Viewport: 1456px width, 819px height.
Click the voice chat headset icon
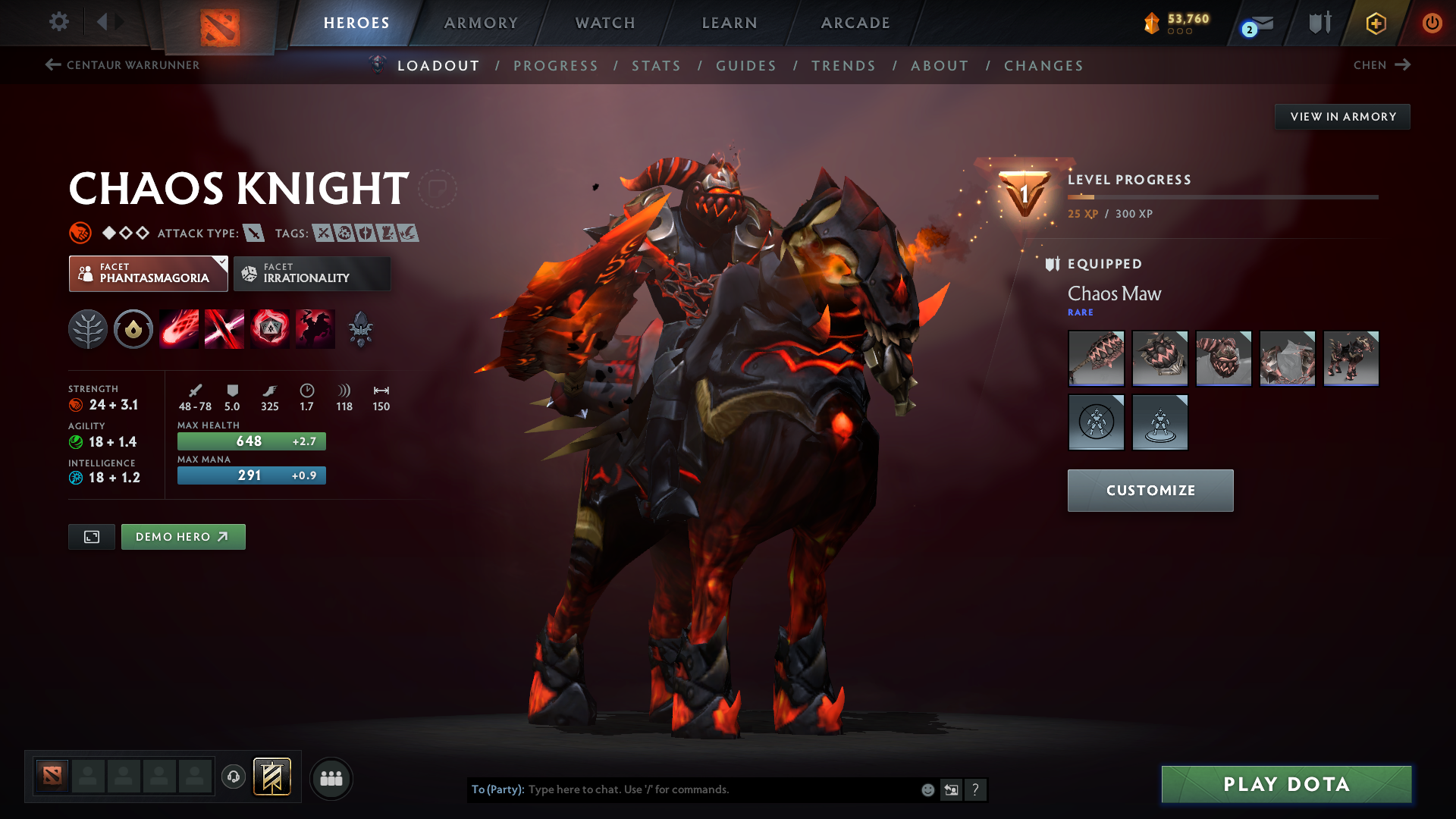pos(233,777)
